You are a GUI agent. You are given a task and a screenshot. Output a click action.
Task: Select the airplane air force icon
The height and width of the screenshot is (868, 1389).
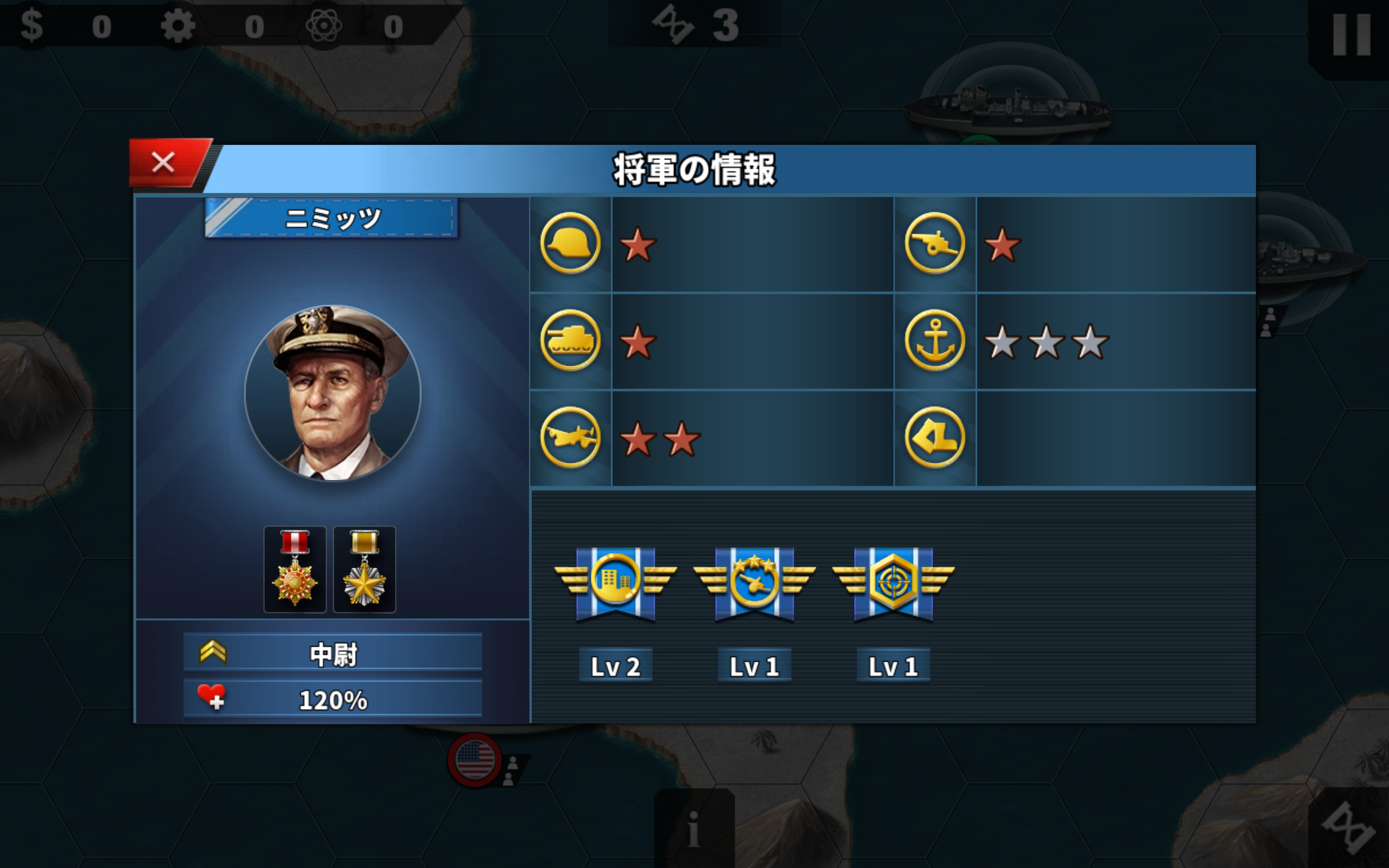(x=570, y=437)
